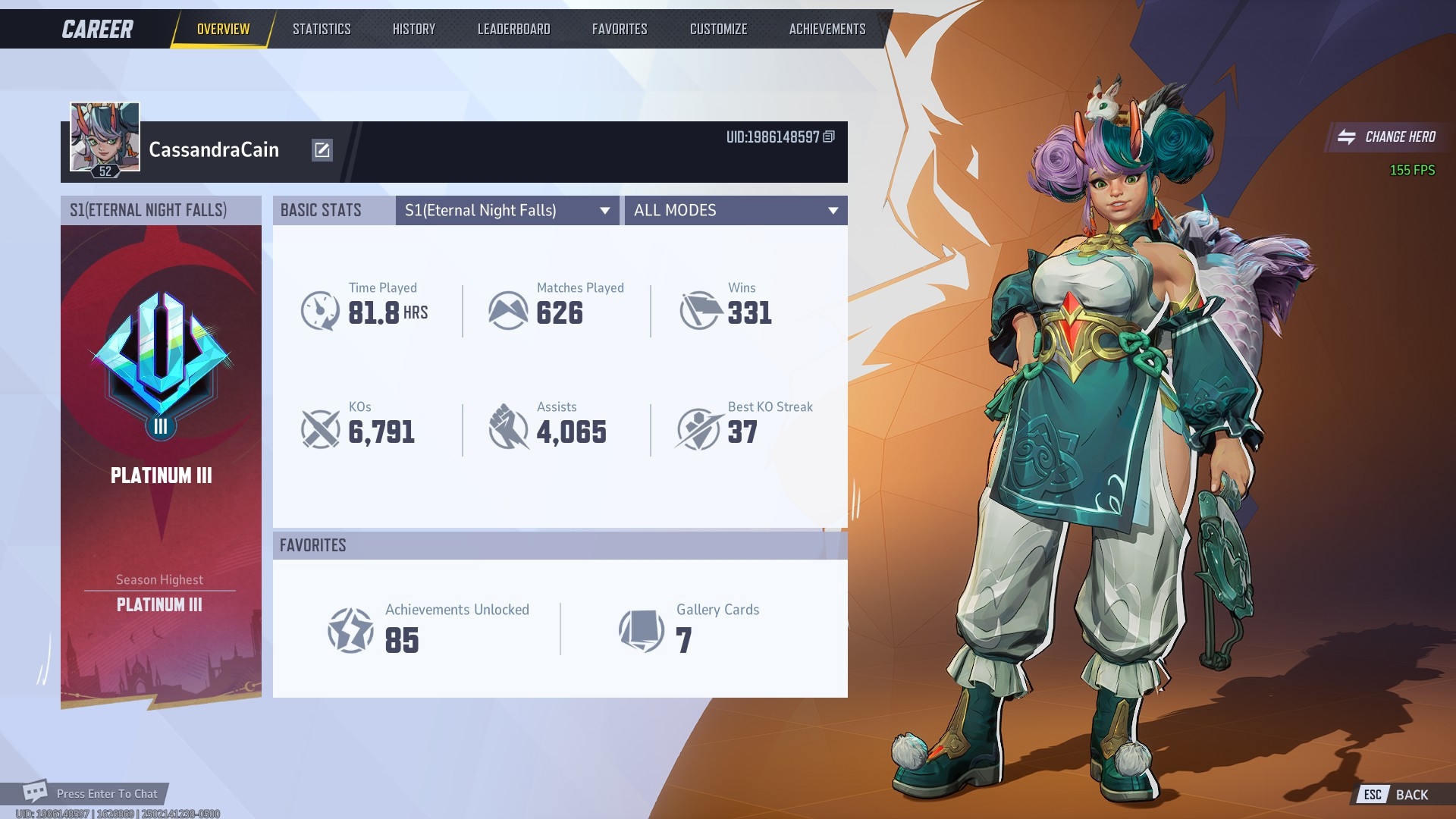Open the Achievements Unlocked entry
Viewport: 1456px width, 819px height.
coord(429,629)
